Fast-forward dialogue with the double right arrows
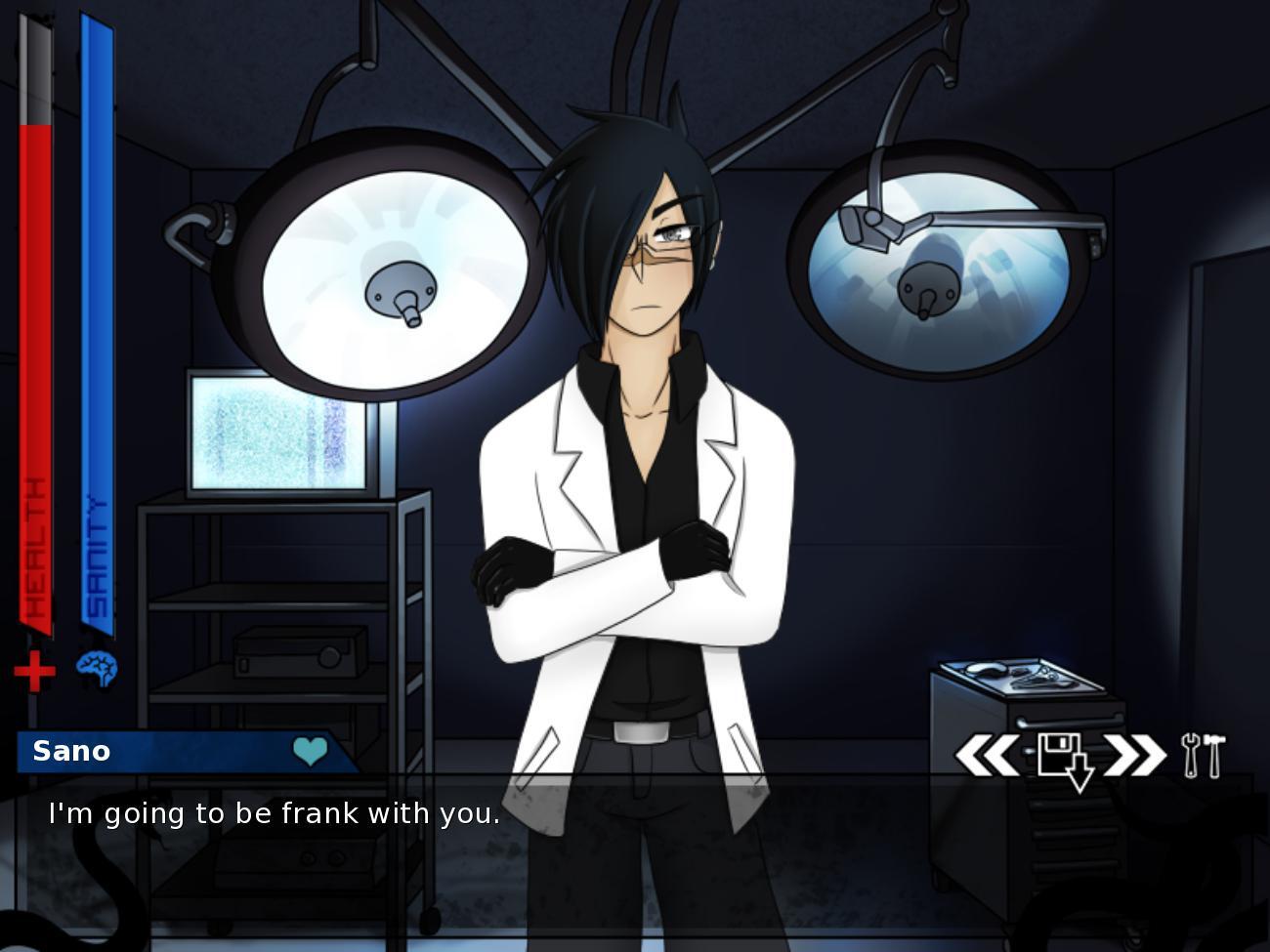The width and height of the screenshot is (1270, 952). (x=1131, y=753)
